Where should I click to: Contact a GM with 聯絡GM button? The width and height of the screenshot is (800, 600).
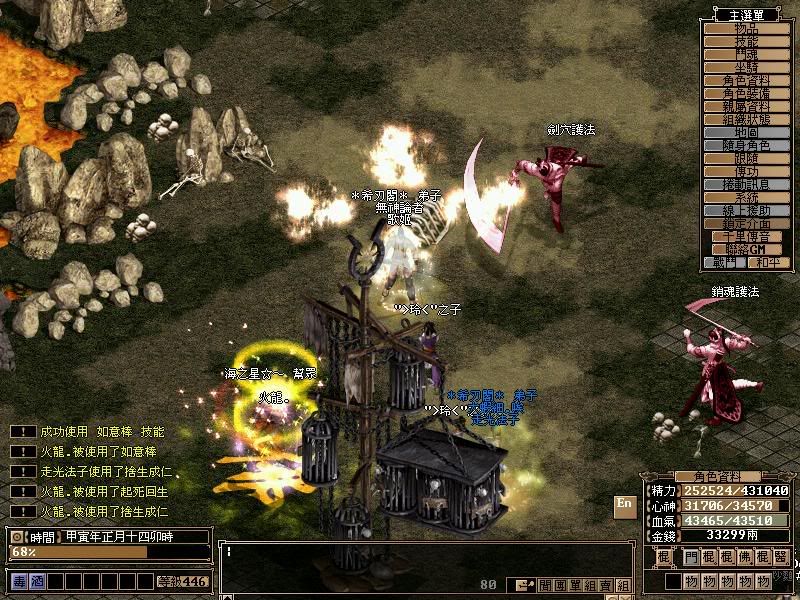coord(747,249)
